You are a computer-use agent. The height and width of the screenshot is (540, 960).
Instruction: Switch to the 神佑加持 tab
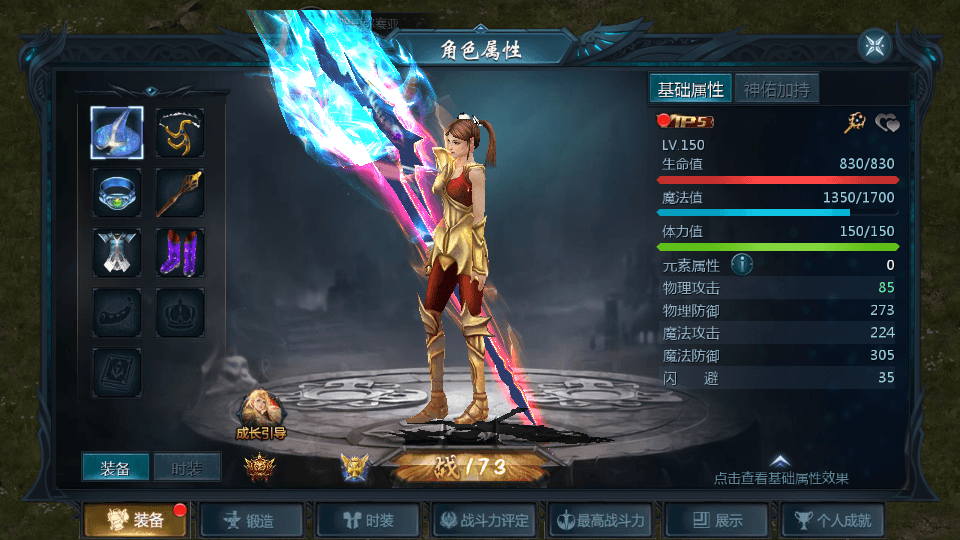tap(778, 89)
